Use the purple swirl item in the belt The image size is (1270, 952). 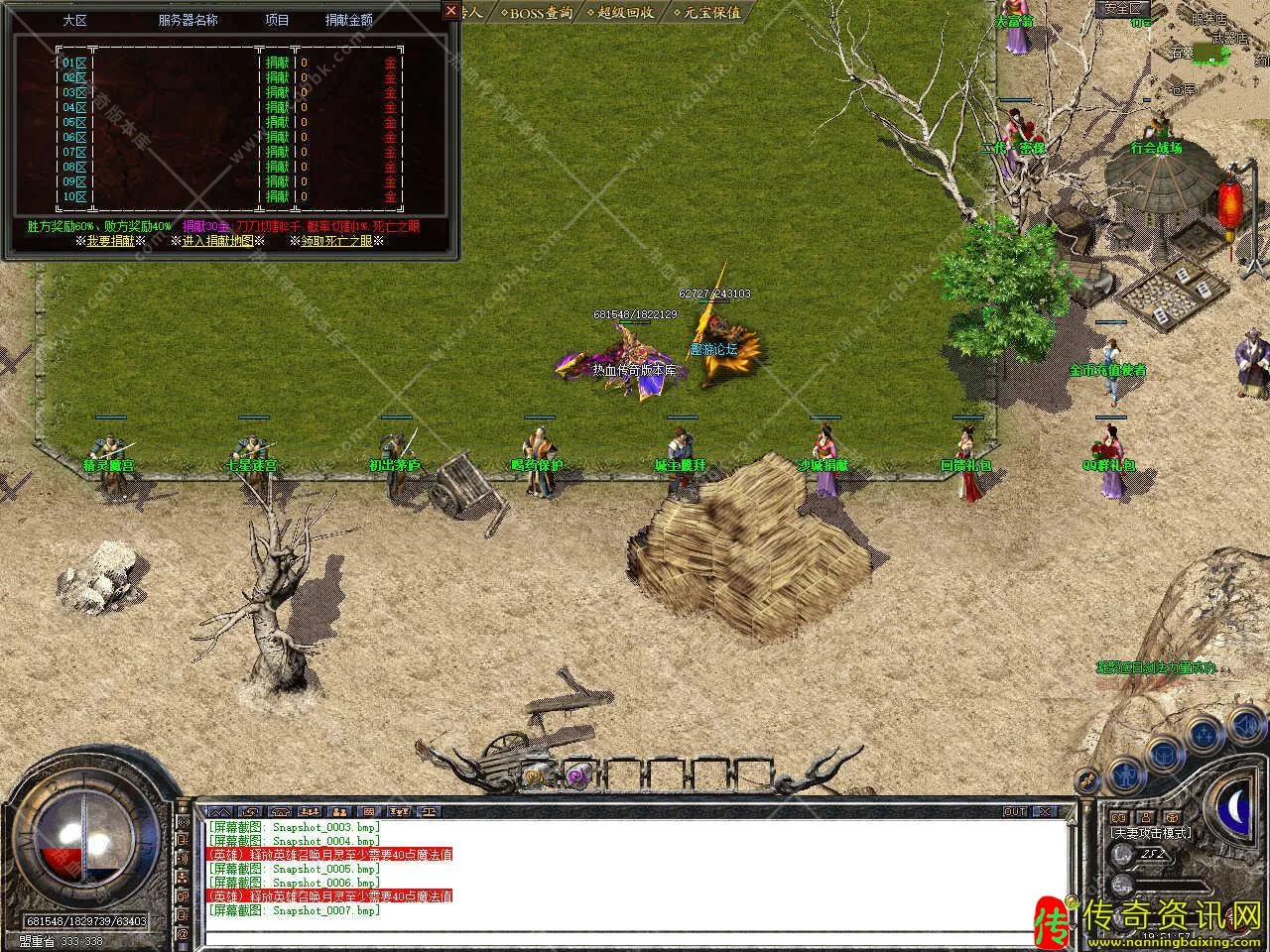point(577,774)
